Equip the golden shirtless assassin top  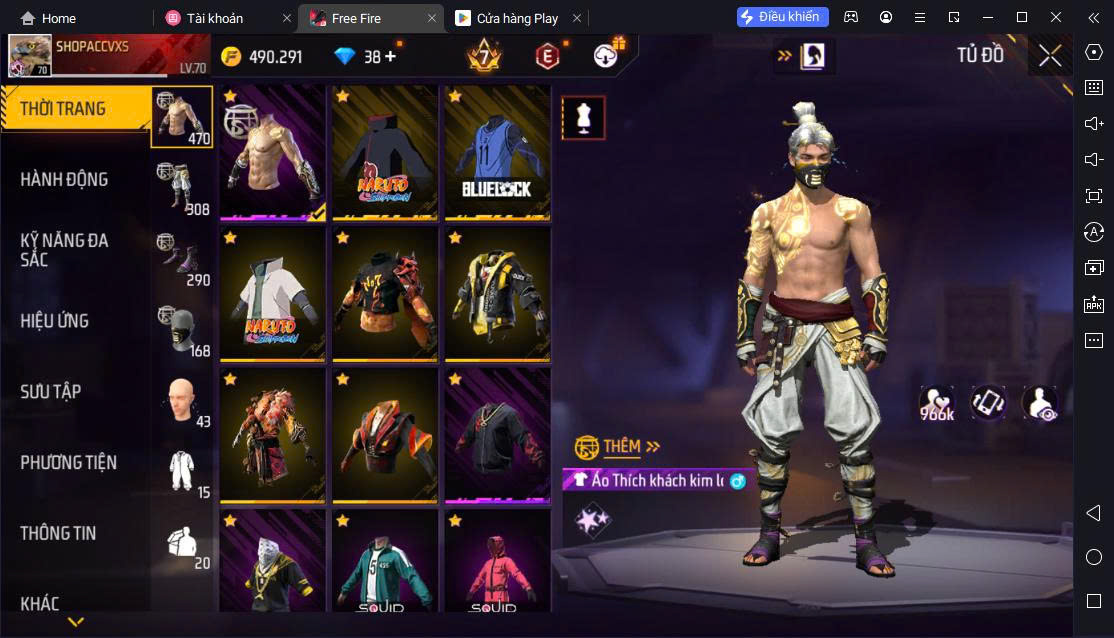pyautogui.click(x=273, y=152)
